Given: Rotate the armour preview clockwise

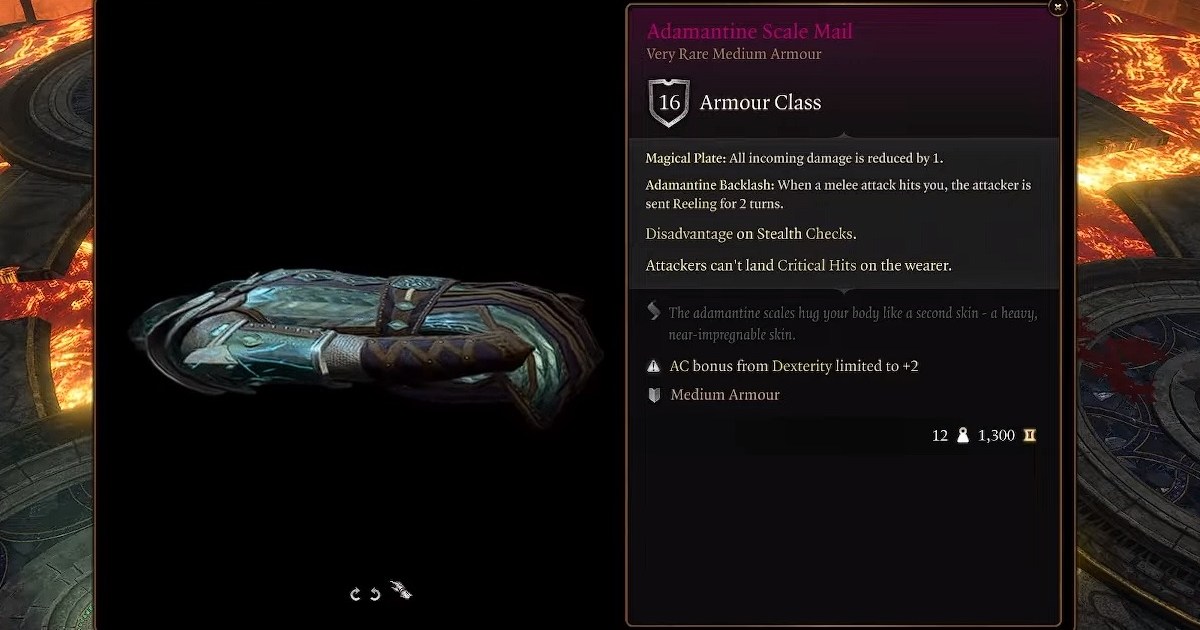Looking at the screenshot, I should pyautogui.click(x=355, y=594).
